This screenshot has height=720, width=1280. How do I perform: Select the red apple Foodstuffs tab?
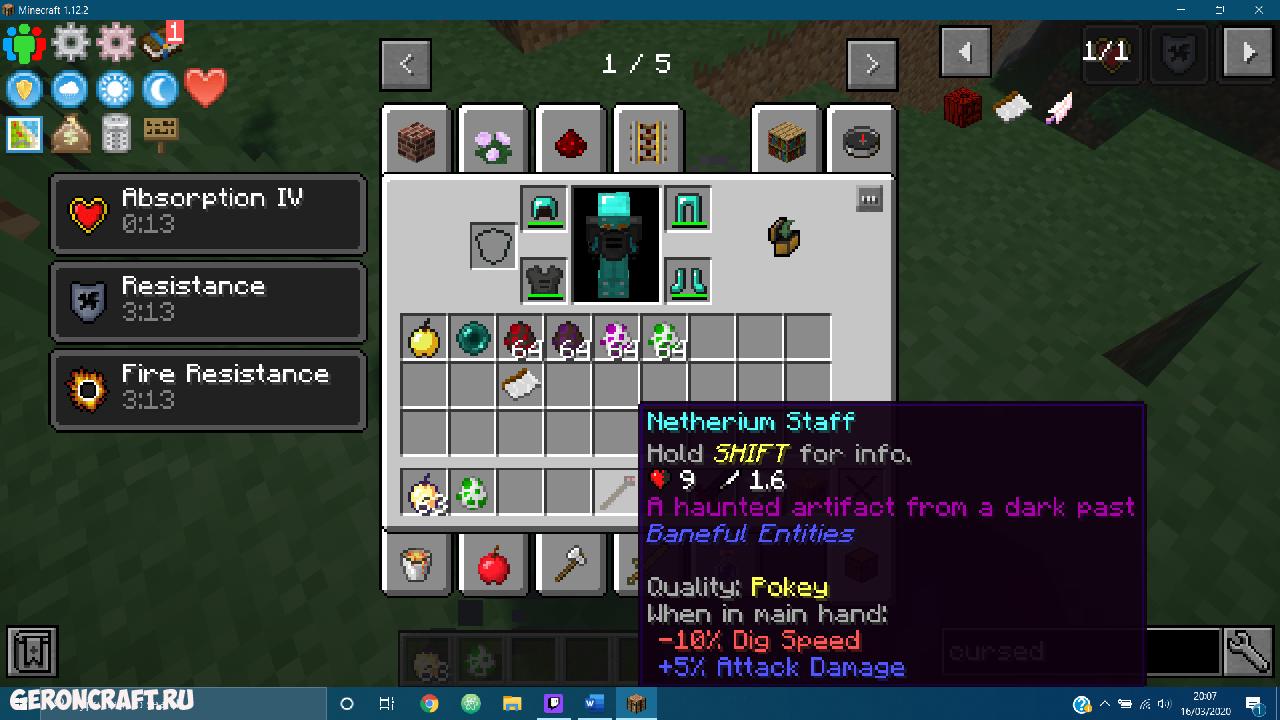493,567
